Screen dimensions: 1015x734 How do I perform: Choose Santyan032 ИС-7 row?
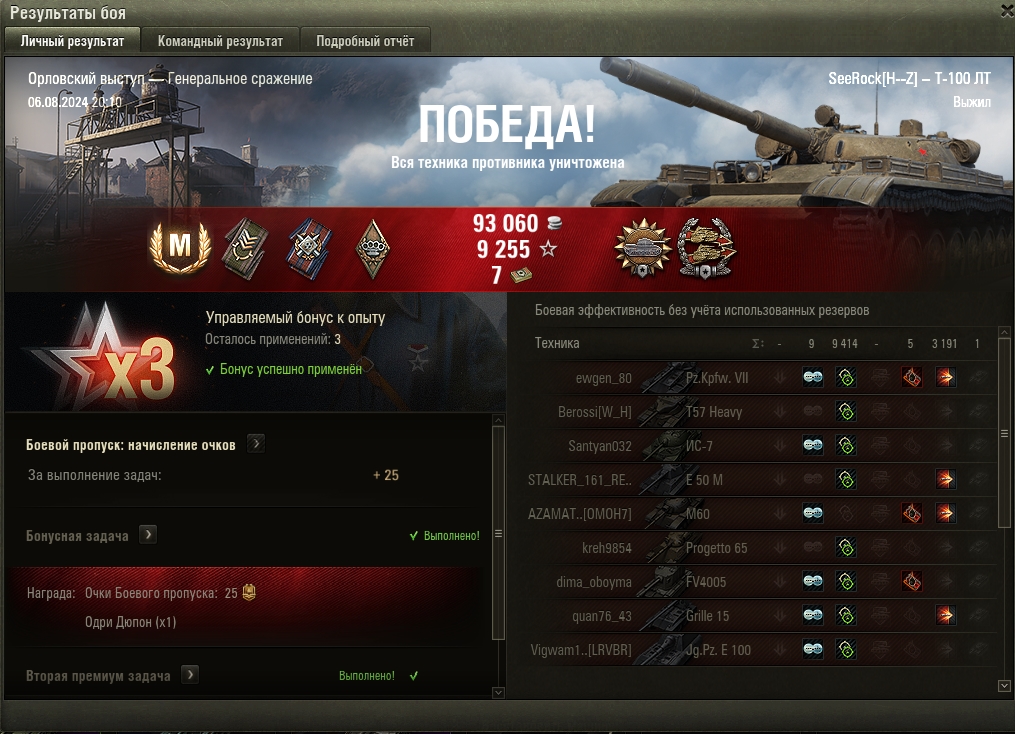pos(700,446)
